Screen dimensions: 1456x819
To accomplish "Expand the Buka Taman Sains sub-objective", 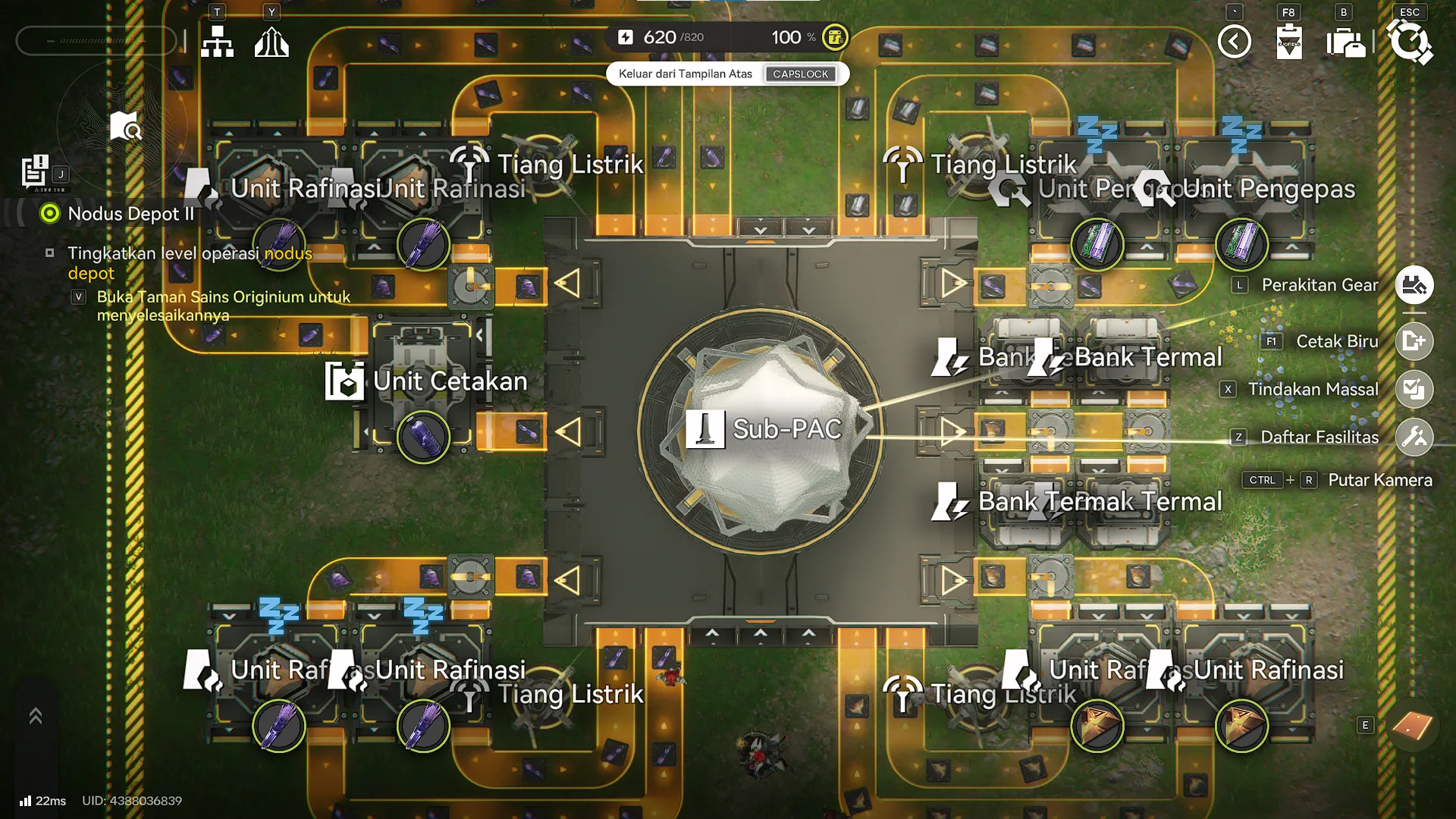I will (x=79, y=297).
